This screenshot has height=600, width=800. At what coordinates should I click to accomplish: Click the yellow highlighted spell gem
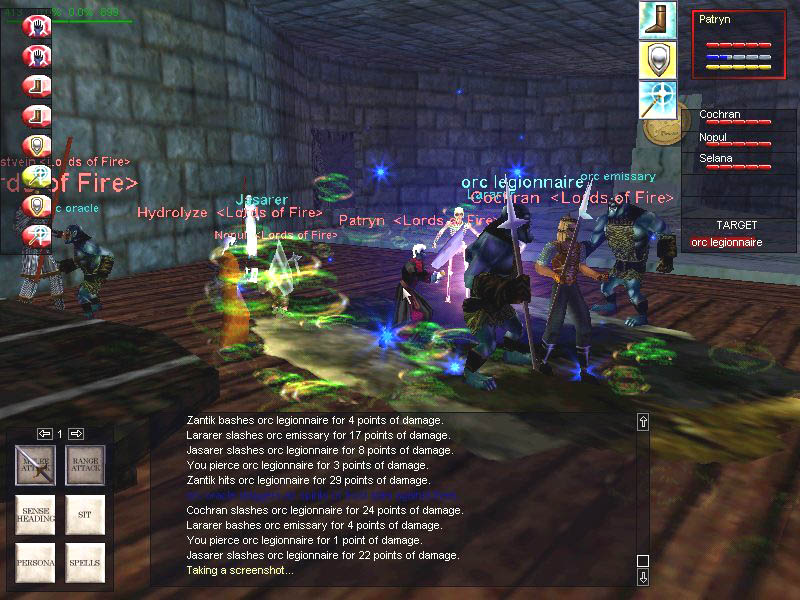click(37, 176)
